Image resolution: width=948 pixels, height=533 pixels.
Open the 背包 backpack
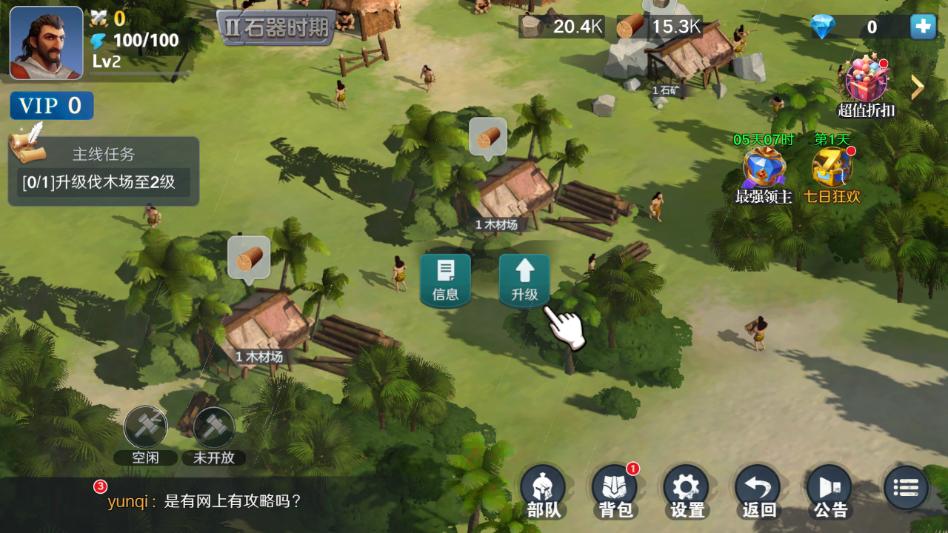pos(615,492)
